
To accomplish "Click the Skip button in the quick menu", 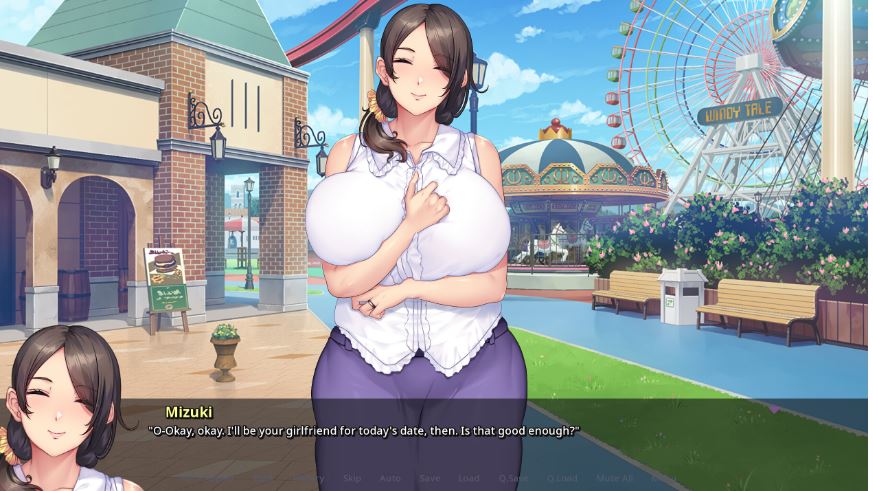I will (x=352, y=478).
